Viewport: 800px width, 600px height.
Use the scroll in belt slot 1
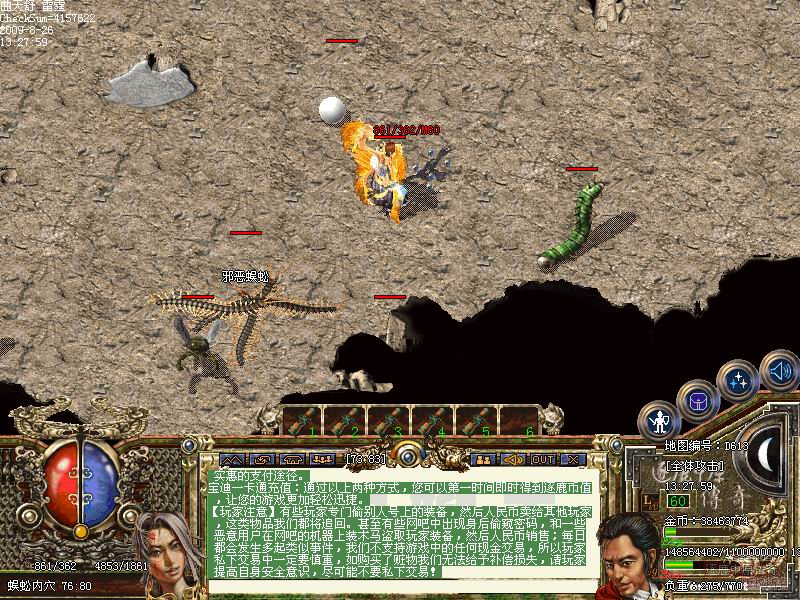coord(303,420)
